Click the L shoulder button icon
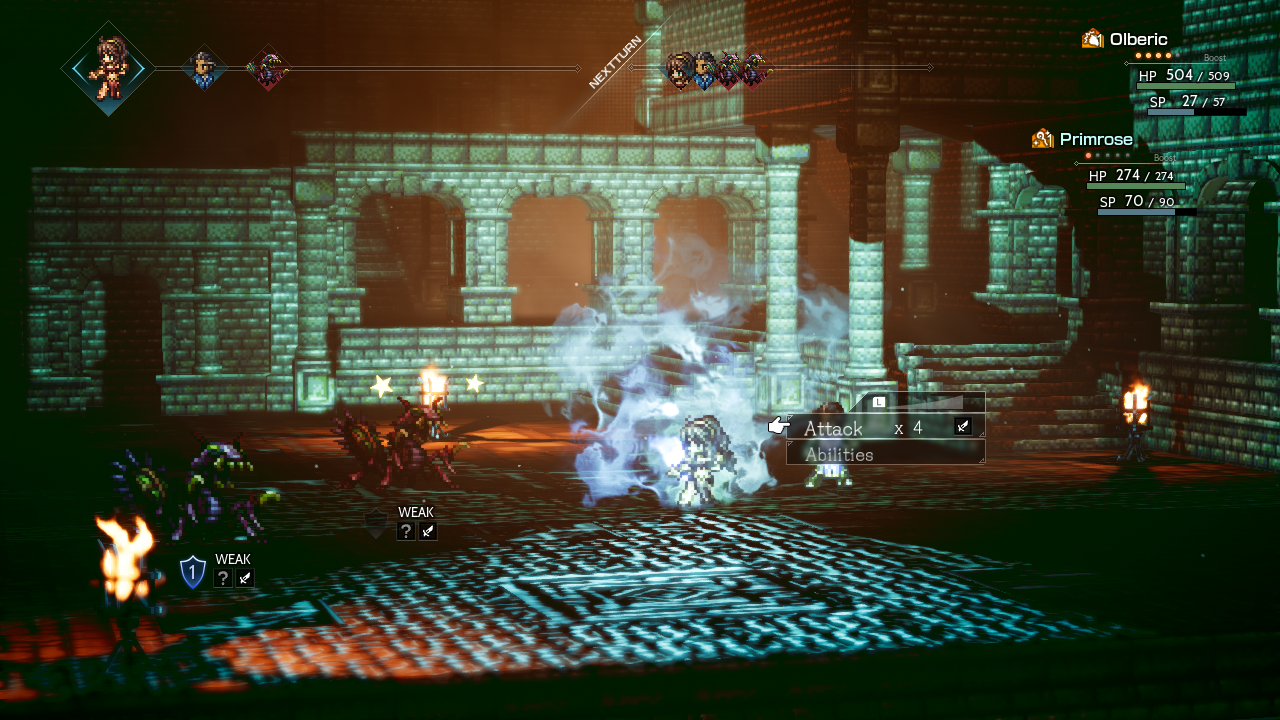This screenshot has height=720, width=1280. coord(878,401)
